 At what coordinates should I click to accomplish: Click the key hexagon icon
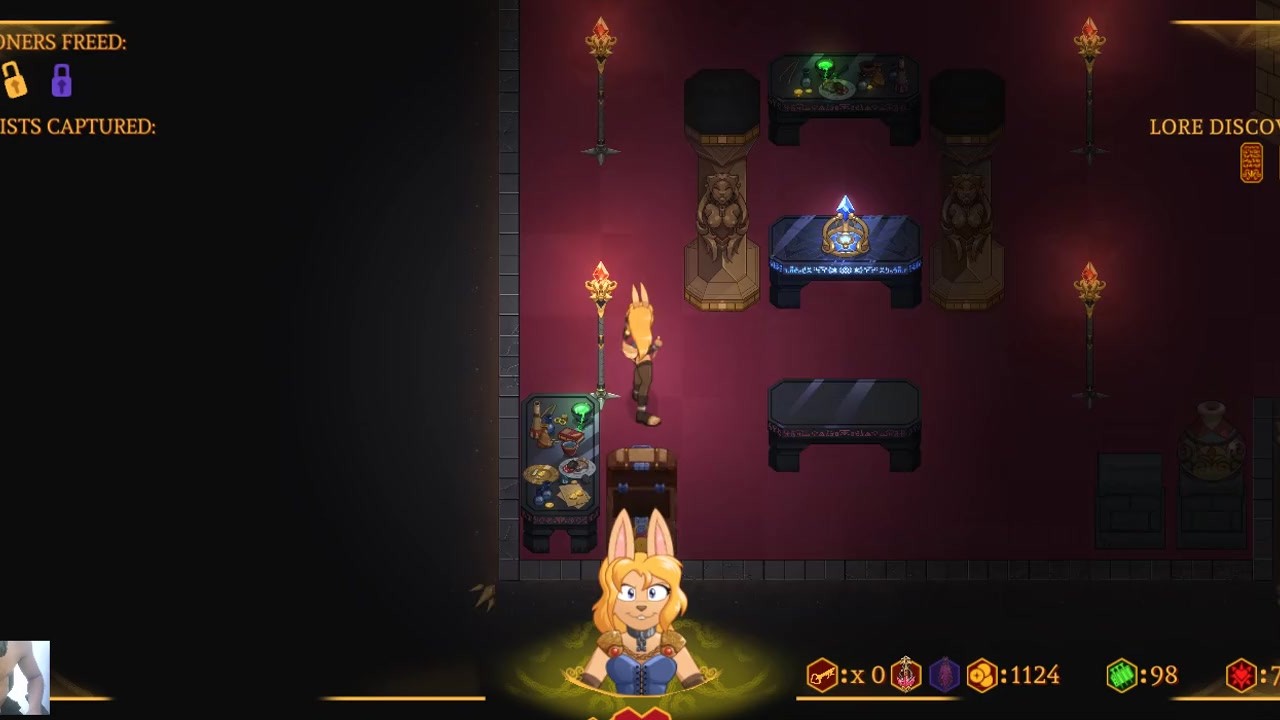[822, 676]
